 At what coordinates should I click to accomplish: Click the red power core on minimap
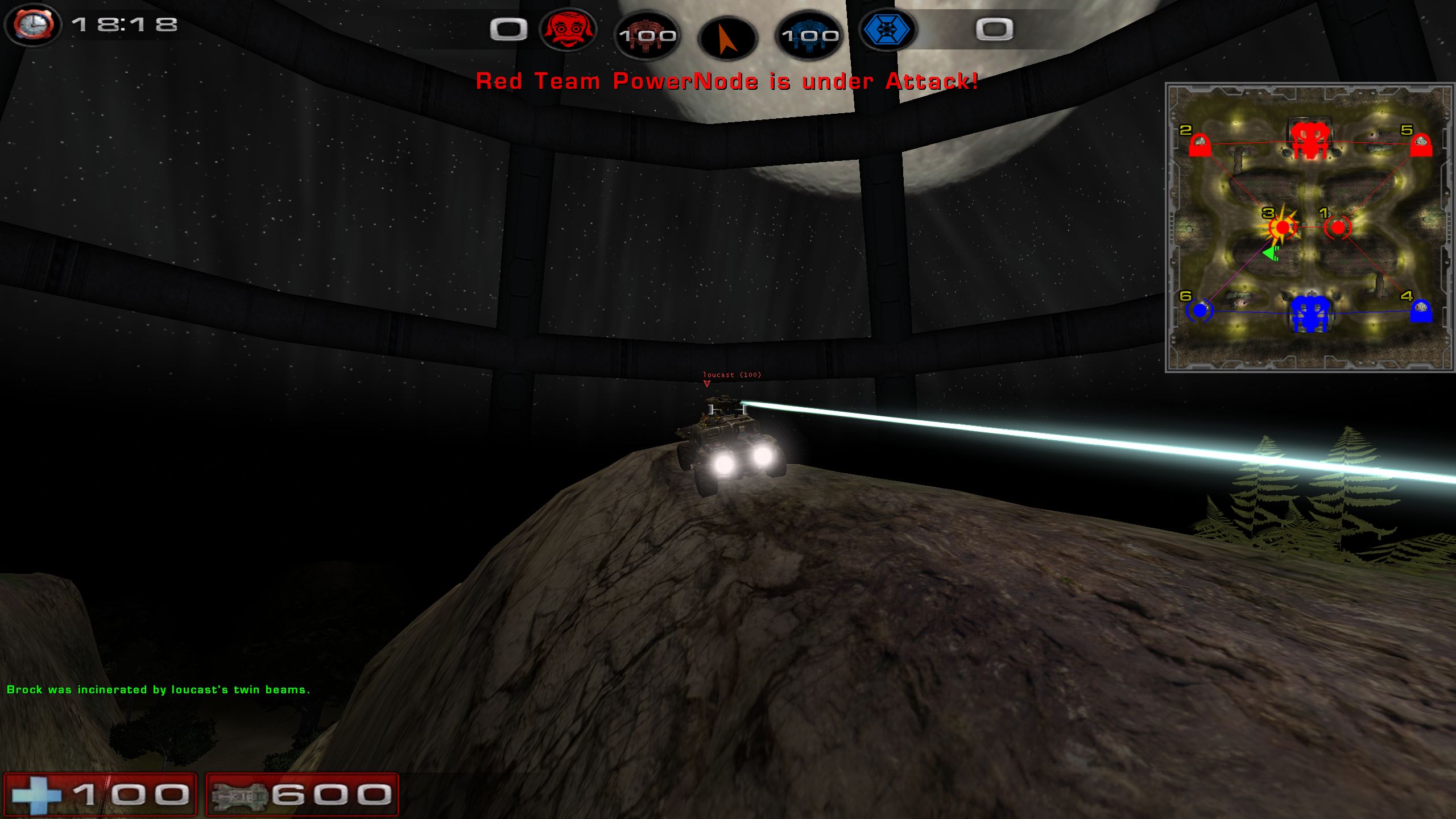point(1310,140)
